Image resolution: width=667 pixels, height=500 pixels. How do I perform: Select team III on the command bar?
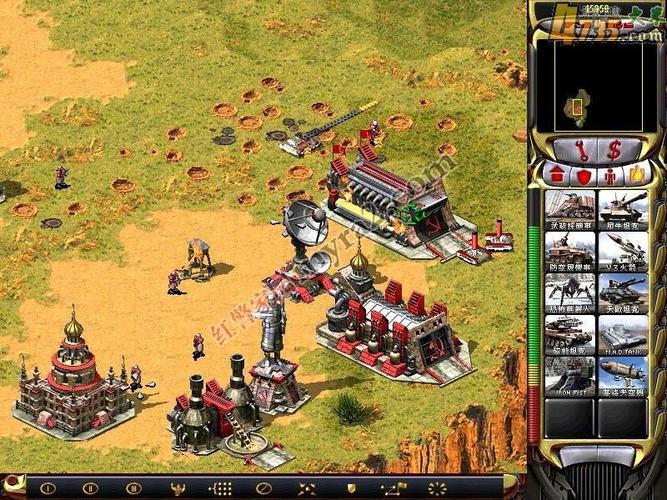tap(133, 488)
